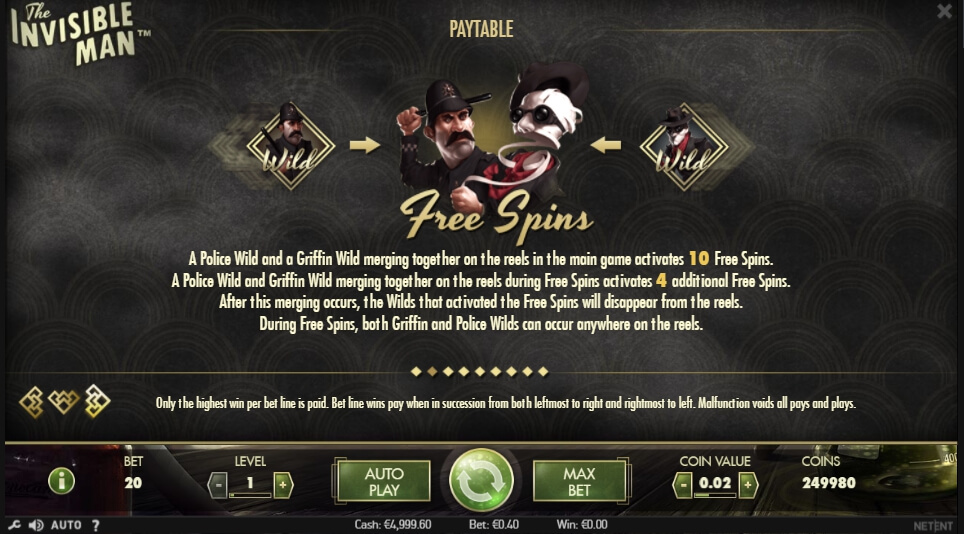
Task: Click the green info button
Action: coord(62,481)
